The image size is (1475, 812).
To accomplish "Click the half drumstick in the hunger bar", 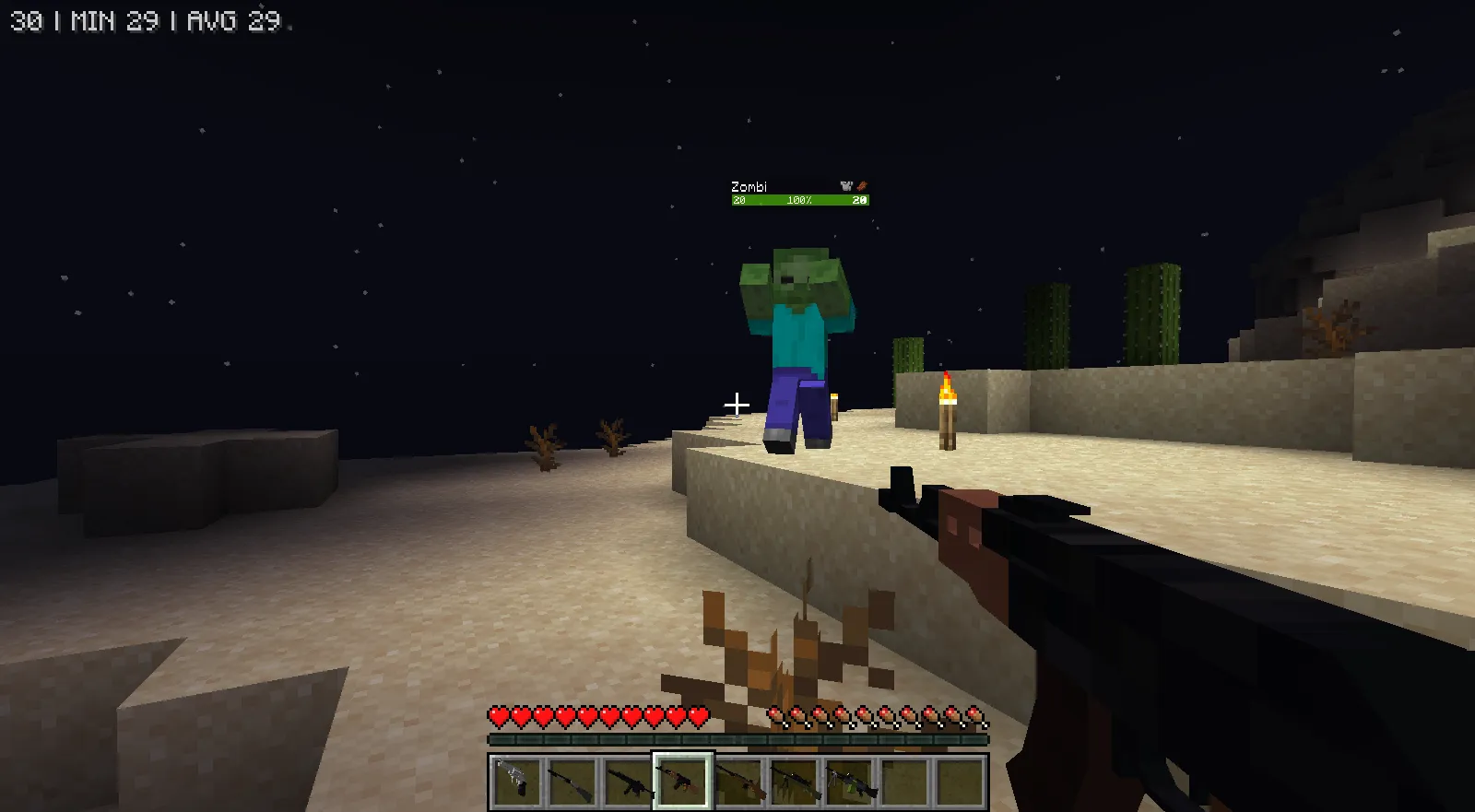I will [777, 713].
